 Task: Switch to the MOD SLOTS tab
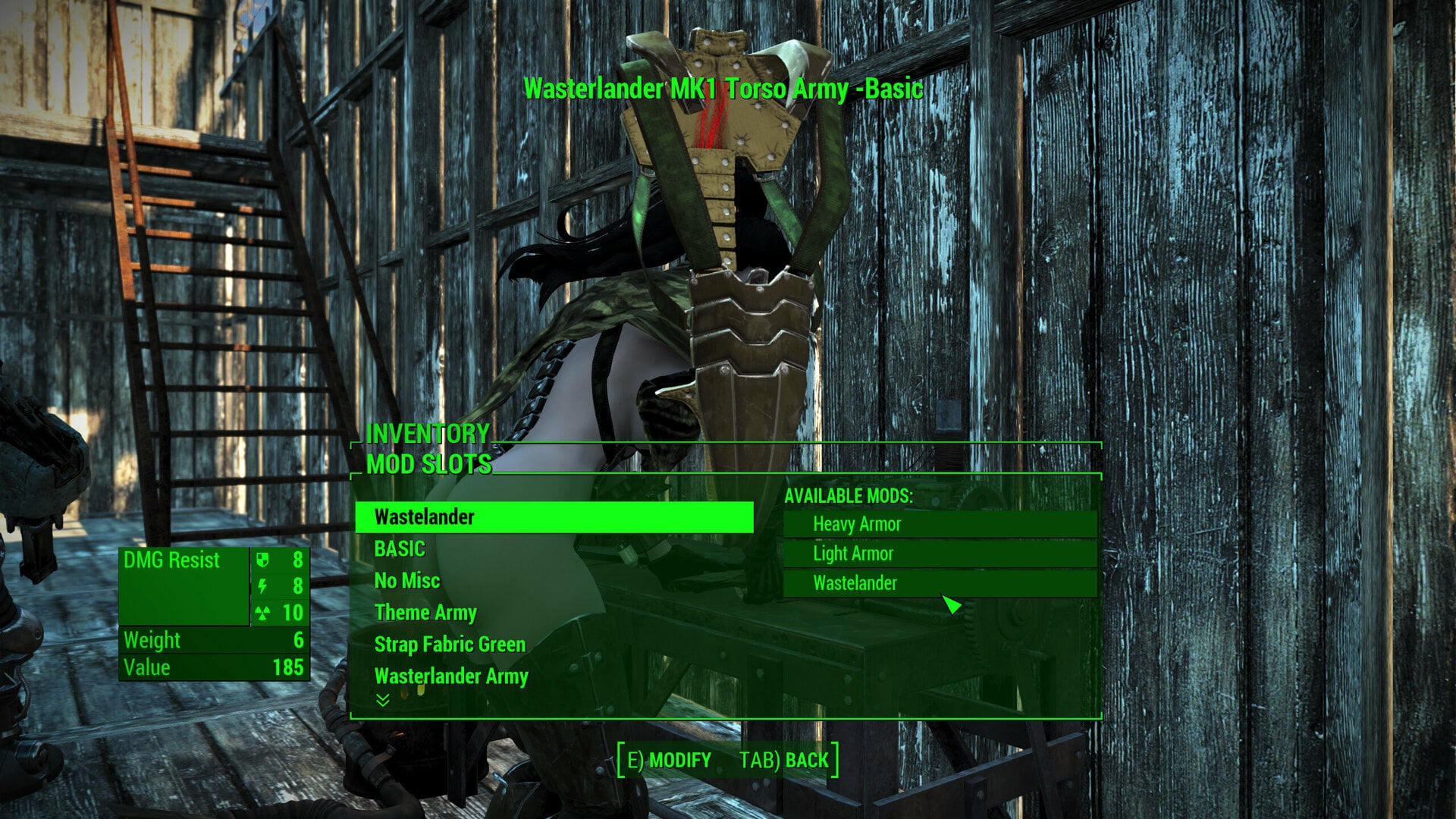(429, 463)
